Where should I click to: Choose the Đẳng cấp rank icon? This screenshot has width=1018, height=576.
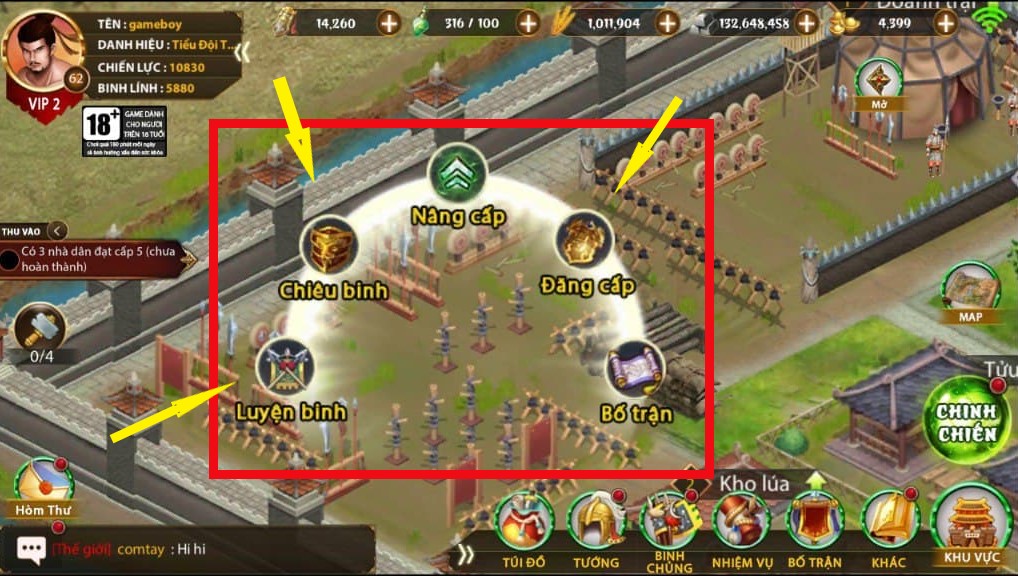pos(585,241)
